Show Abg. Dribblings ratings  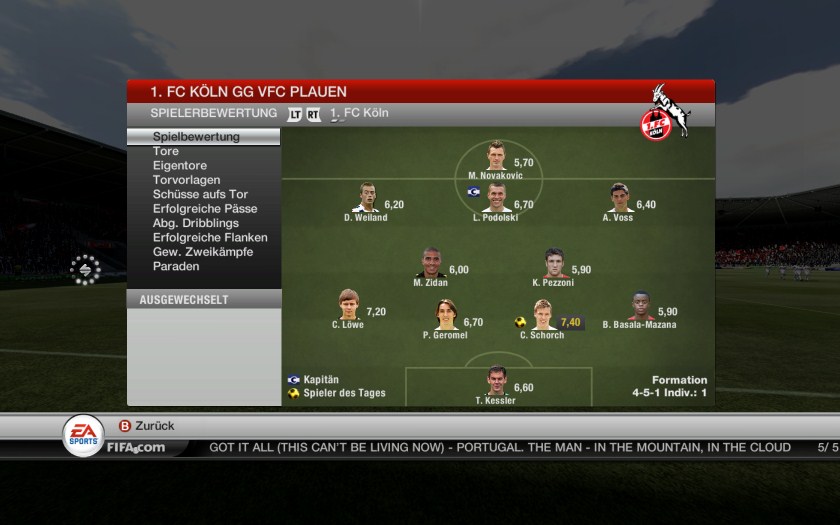click(195, 223)
